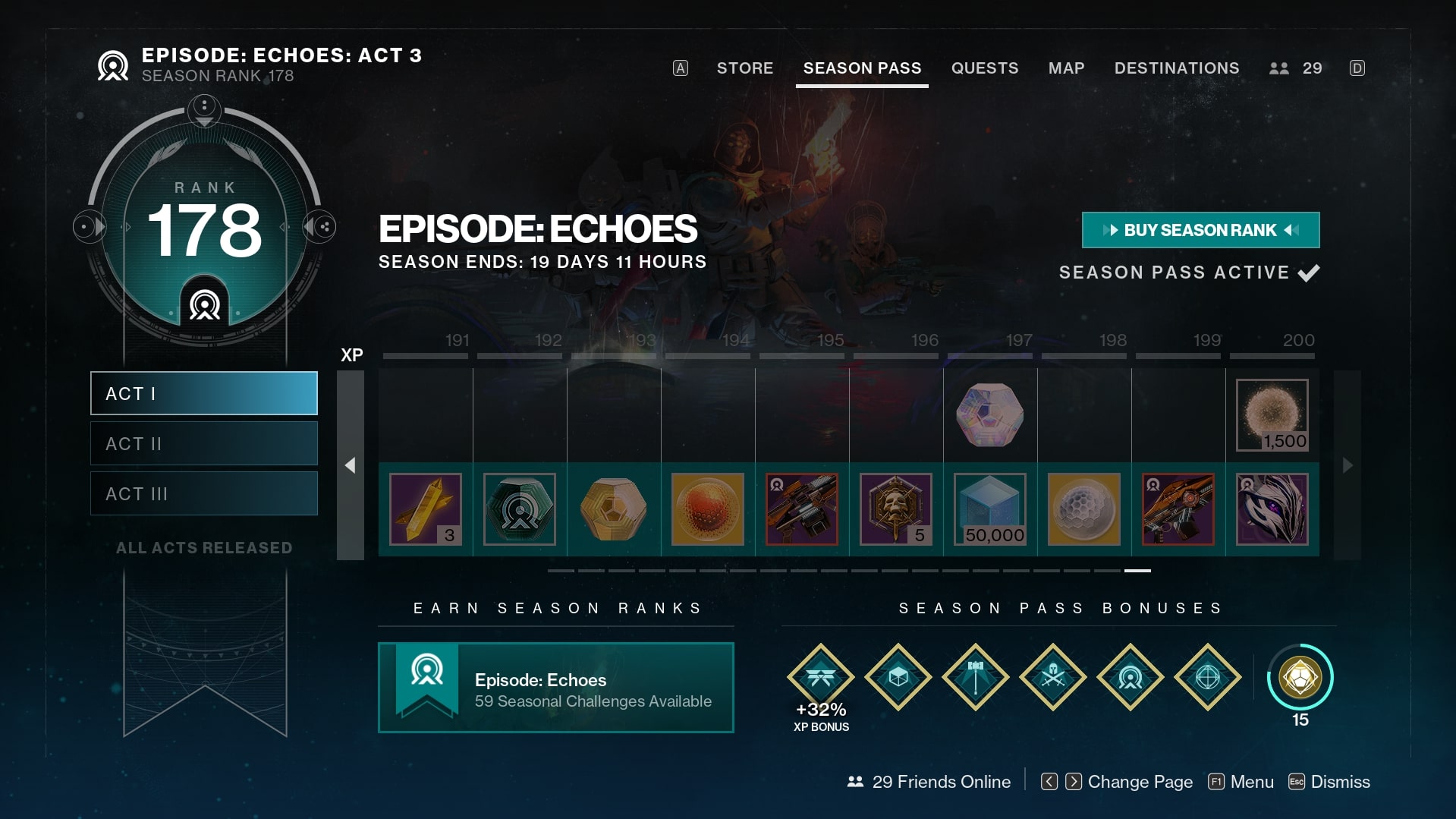The width and height of the screenshot is (1456, 819).
Task: Select the Season Pass tab
Action: point(862,68)
